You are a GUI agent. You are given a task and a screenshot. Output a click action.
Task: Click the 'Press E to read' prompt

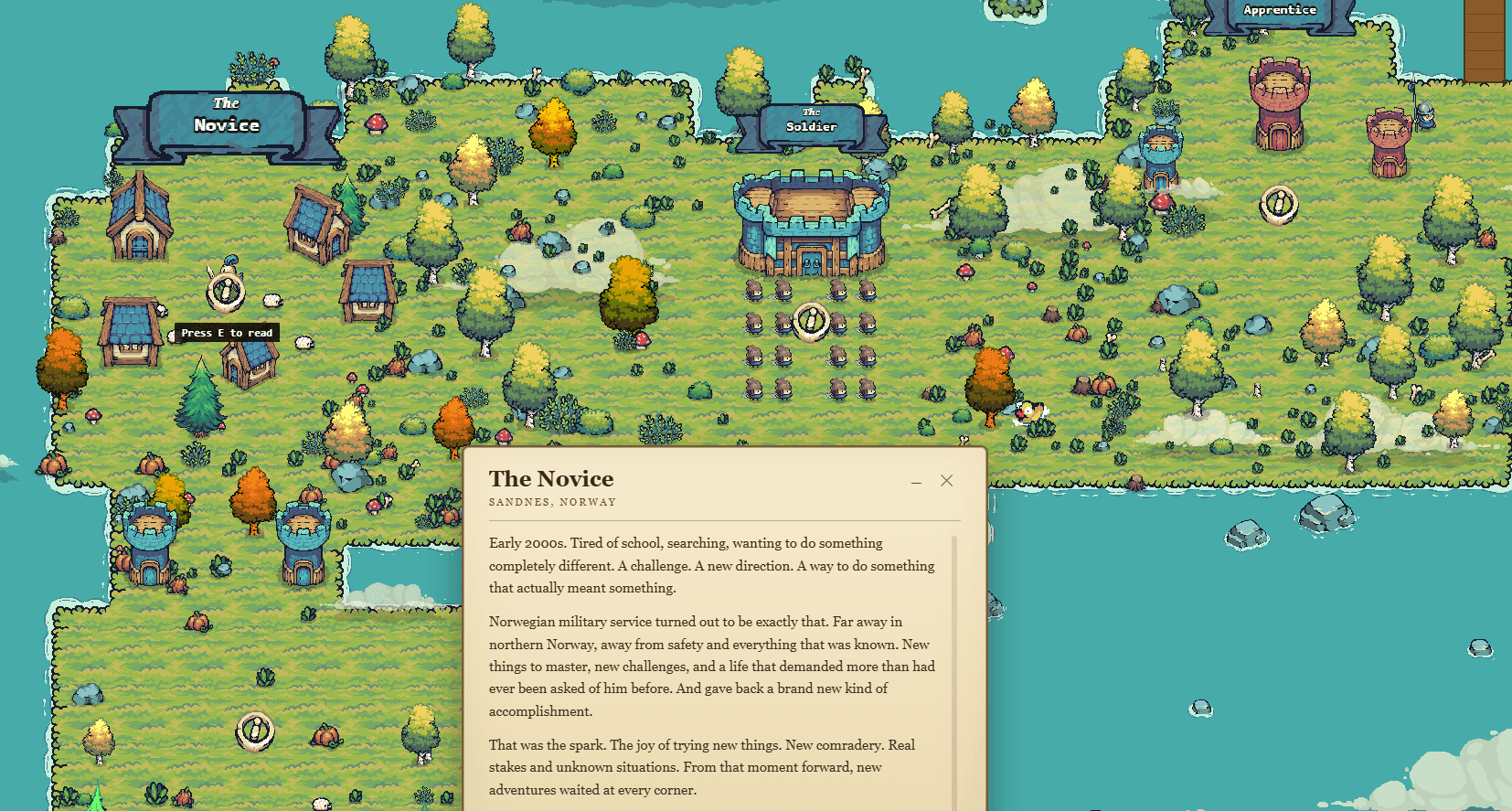coord(227,332)
